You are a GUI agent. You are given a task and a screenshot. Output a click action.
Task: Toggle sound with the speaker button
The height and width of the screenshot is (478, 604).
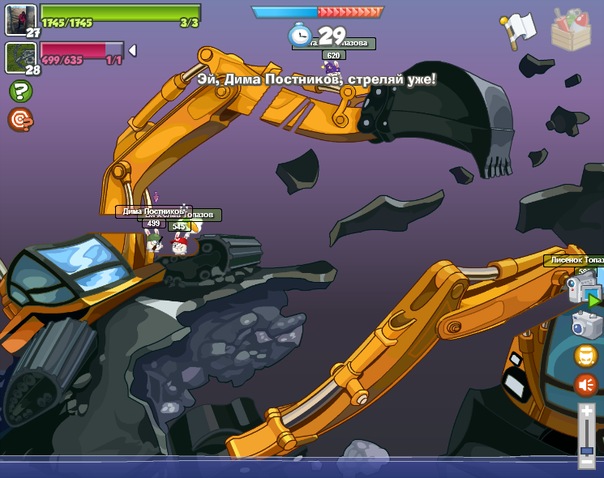coord(586,385)
